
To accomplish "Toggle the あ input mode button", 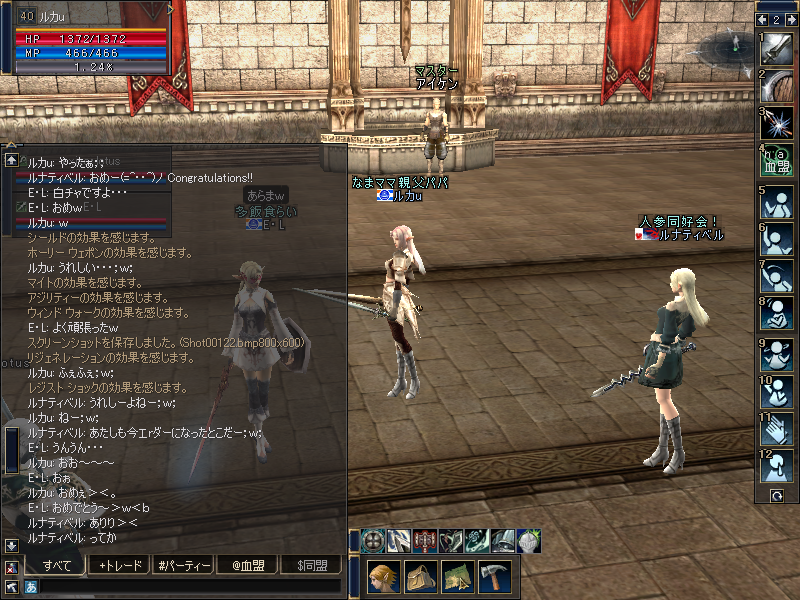I will [30, 587].
